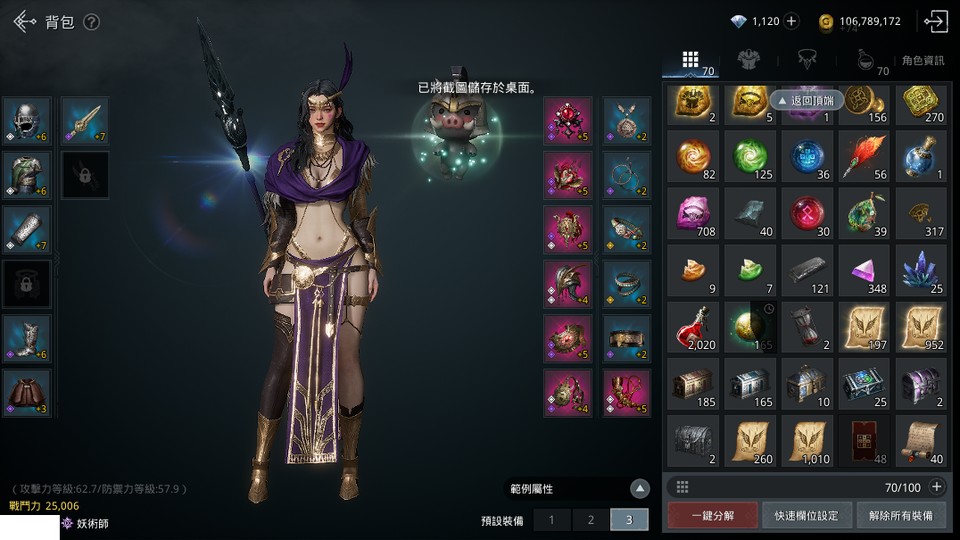Select the red potion stack of 2,020
The width and height of the screenshot is (960, 540).
point(692,328)
